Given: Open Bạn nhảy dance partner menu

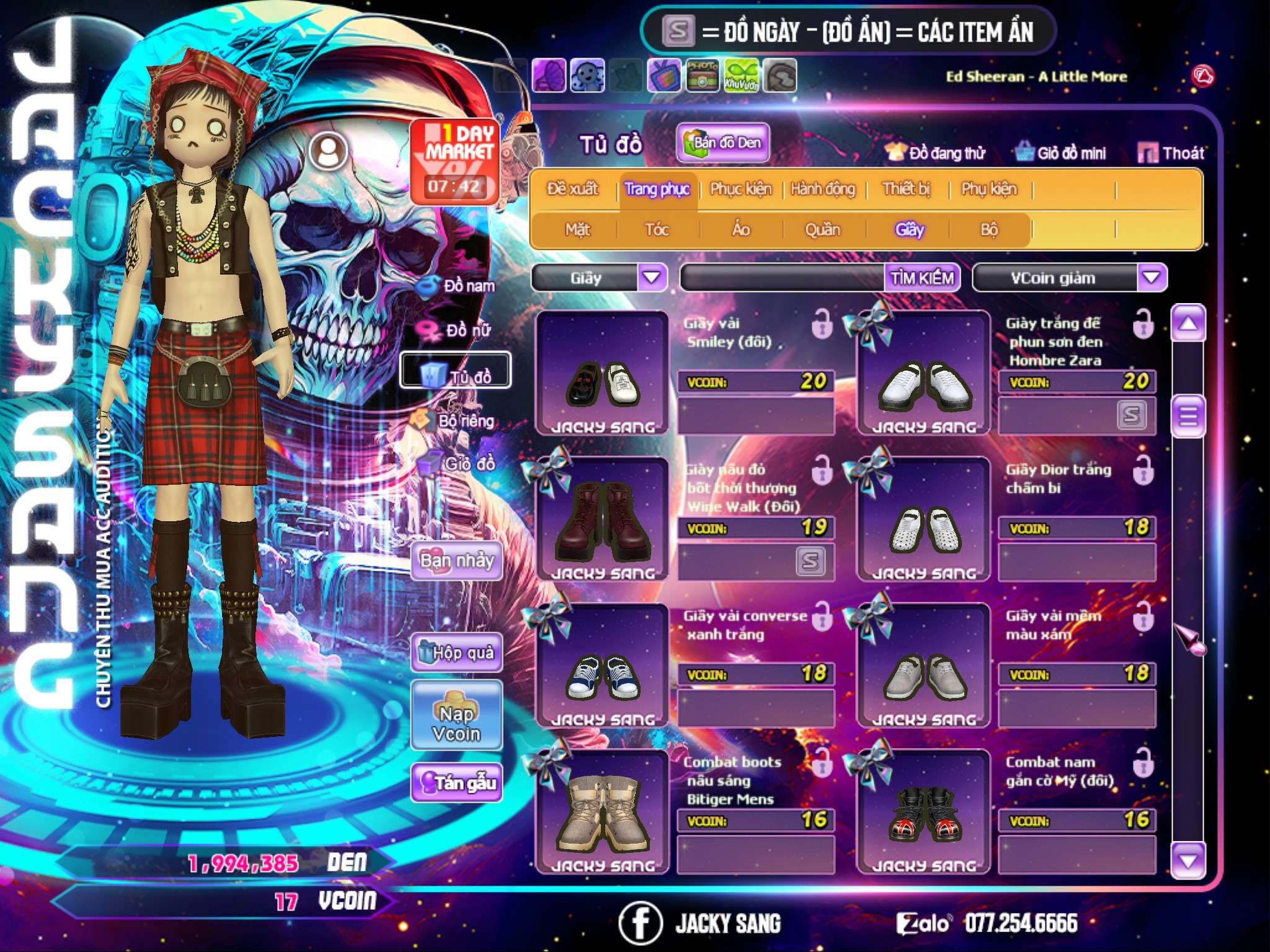Looking at the screenshot, I should [x=457, y=561].
